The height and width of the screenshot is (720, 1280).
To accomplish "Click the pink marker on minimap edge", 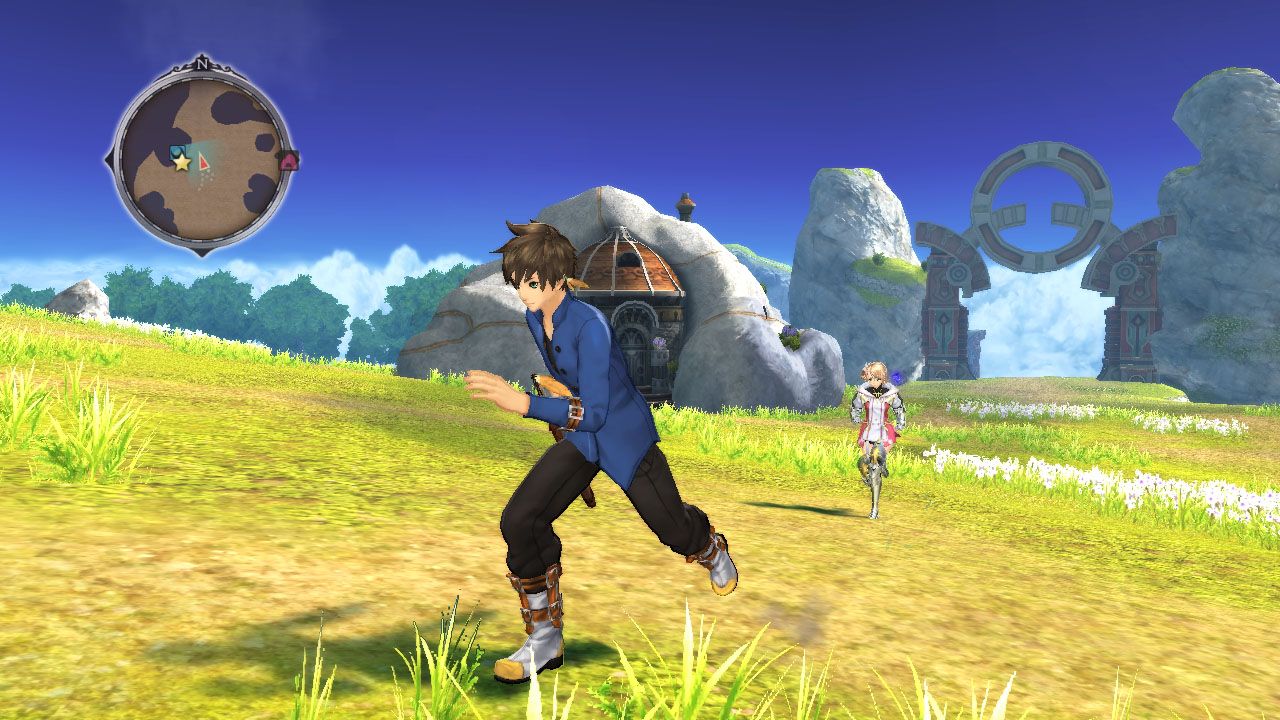I will coord(289,160).
